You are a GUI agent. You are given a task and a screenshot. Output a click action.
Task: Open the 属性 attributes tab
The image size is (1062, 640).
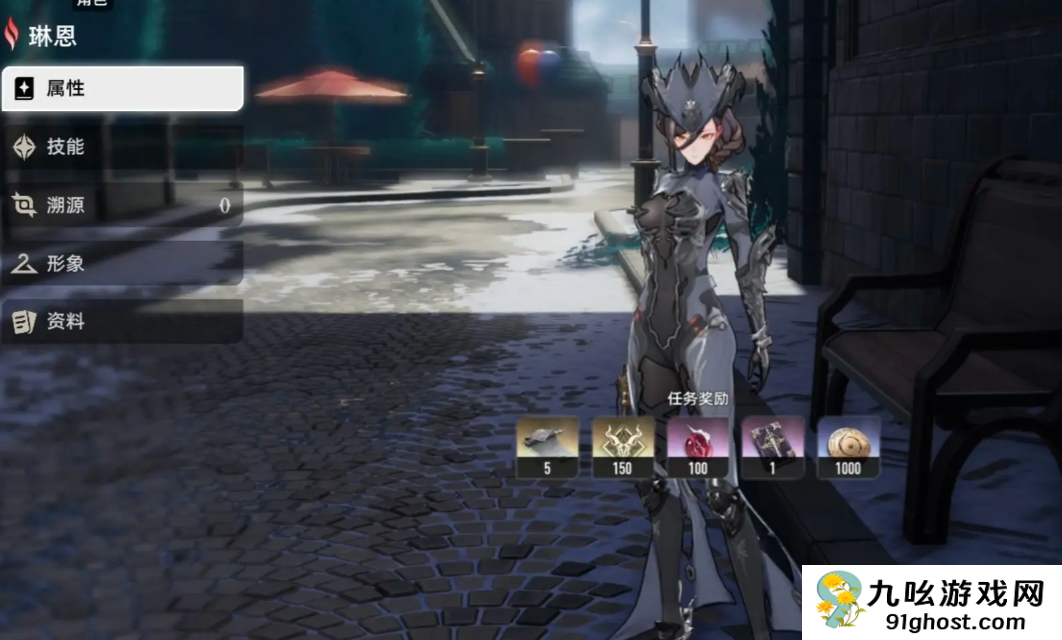[122, 89]
